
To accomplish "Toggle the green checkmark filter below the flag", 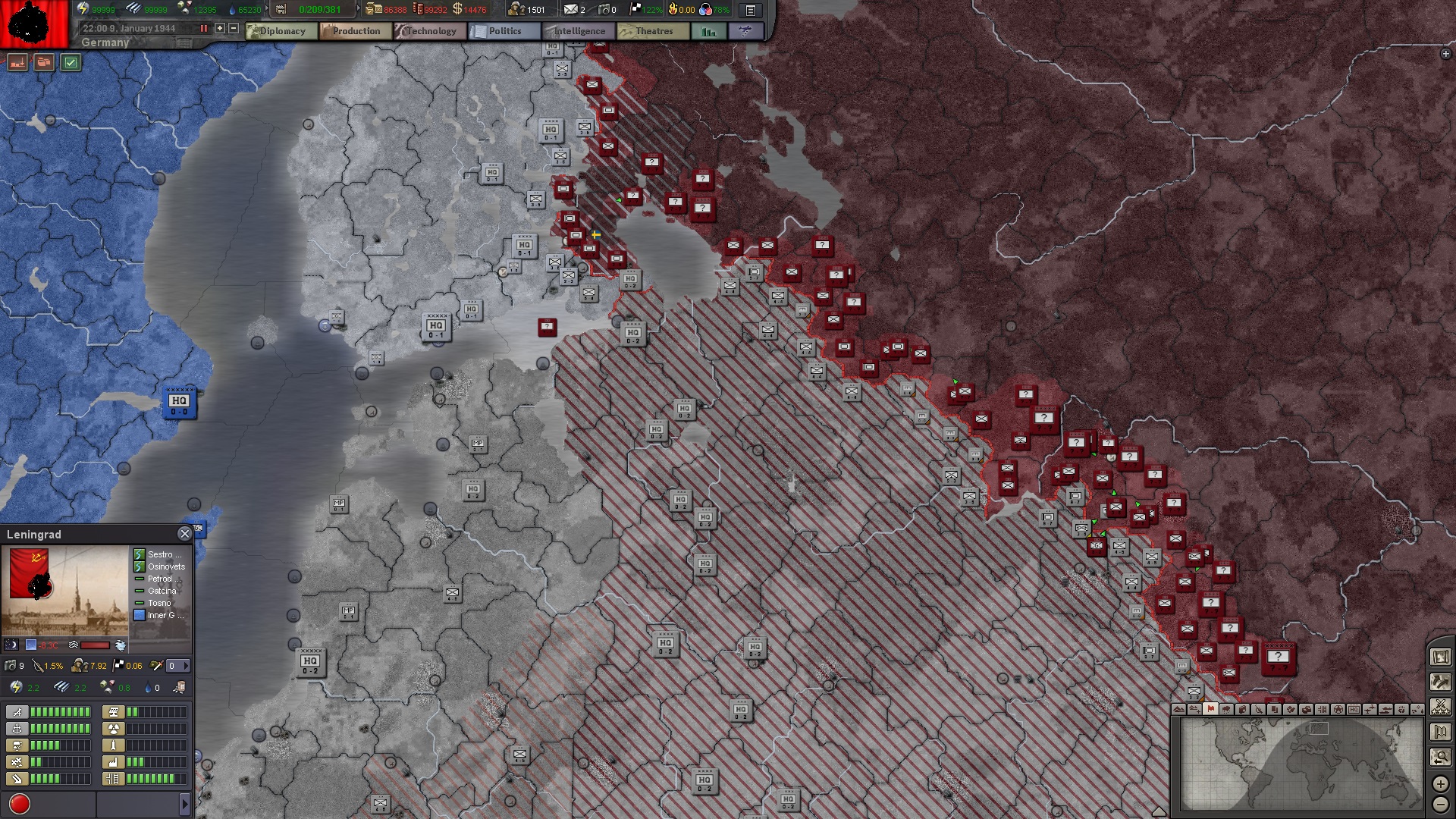I will 71,62.
